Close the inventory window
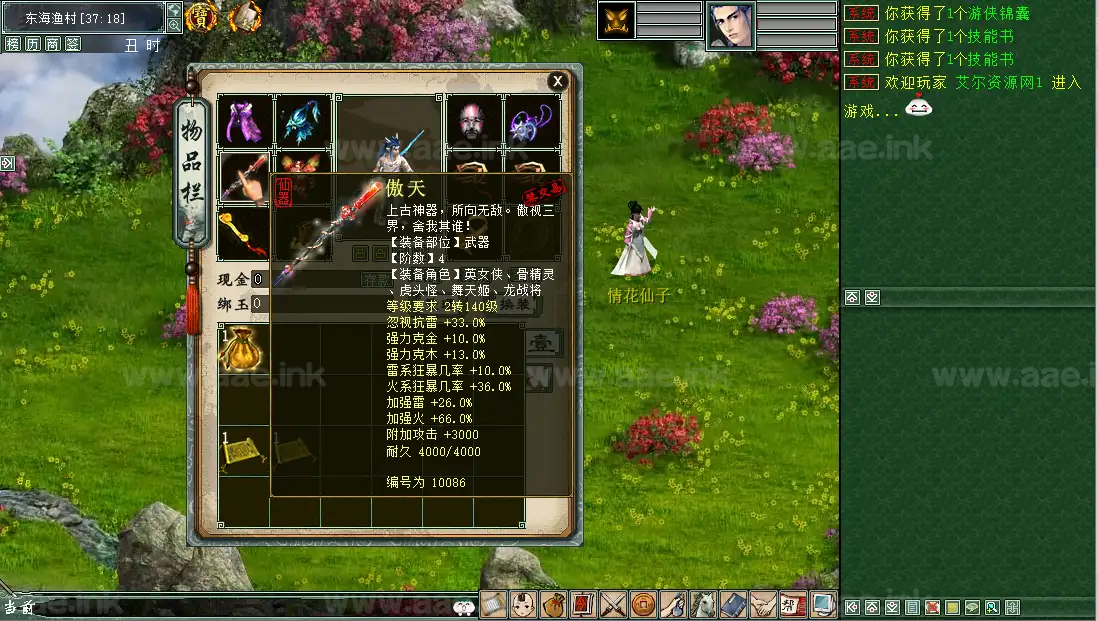This screenshot has height=621, width=1098. point(558,81)
